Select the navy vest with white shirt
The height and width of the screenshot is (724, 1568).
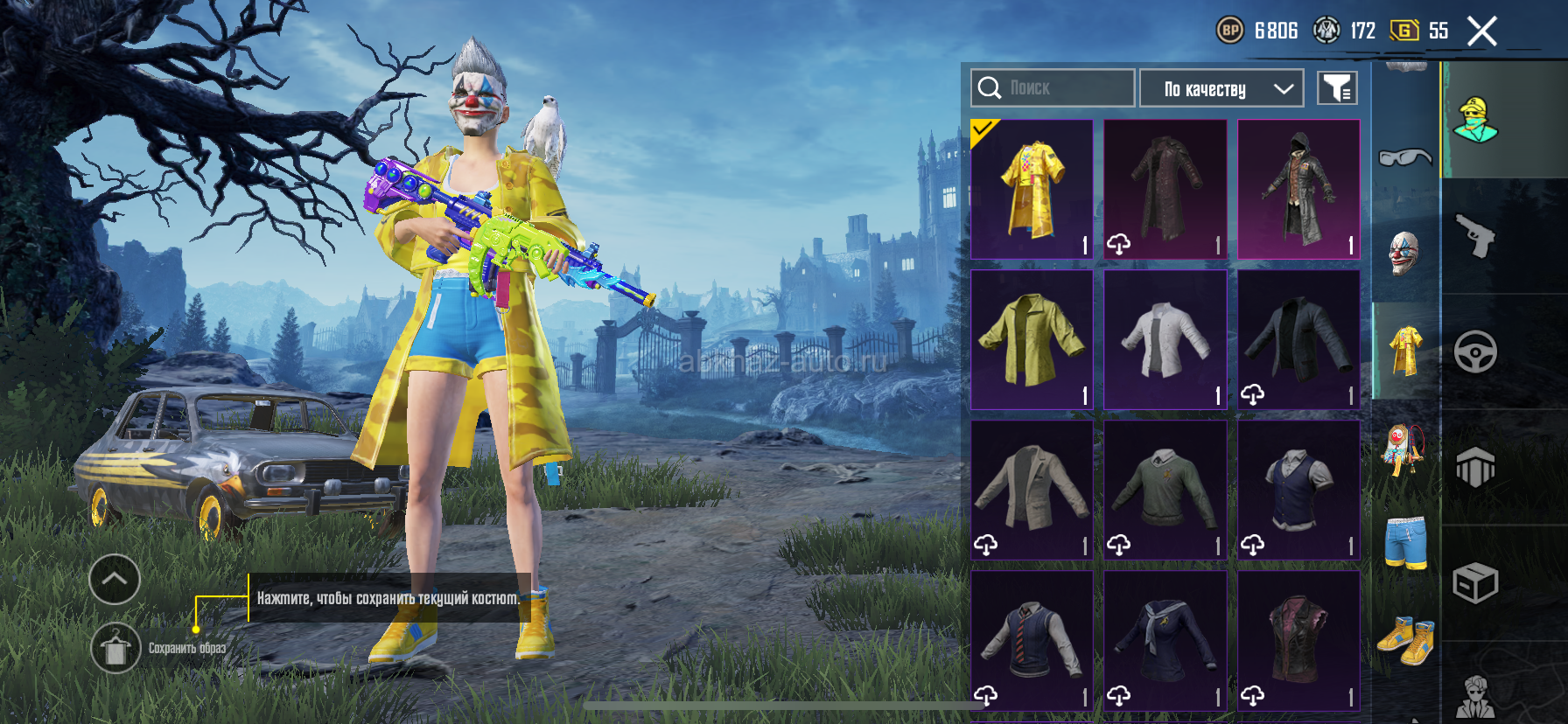(x=1299, y=490)
